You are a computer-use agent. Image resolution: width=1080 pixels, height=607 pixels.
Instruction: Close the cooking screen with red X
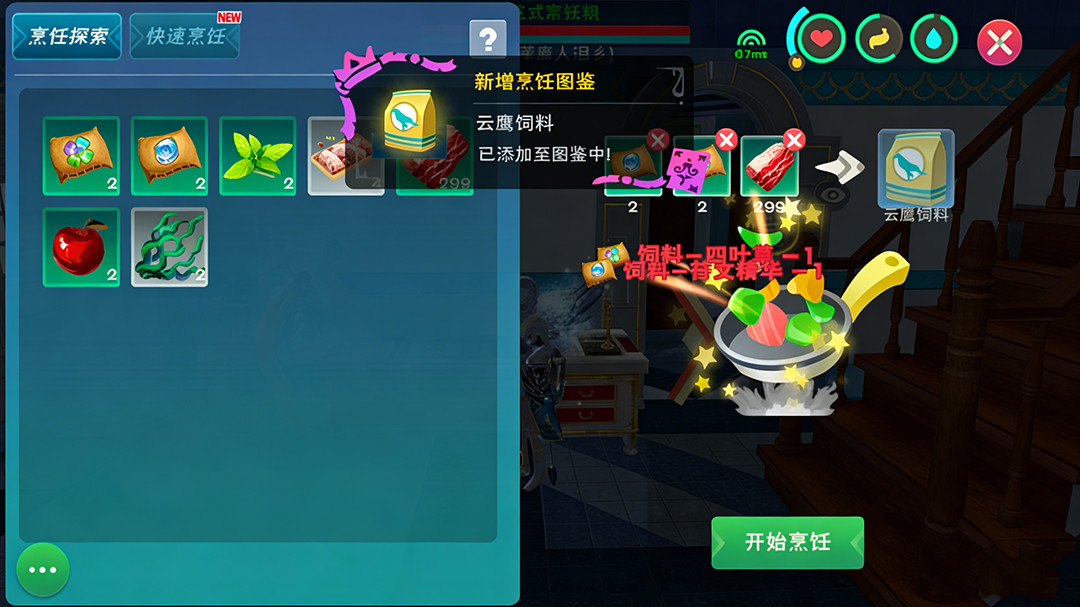point(999,42)
